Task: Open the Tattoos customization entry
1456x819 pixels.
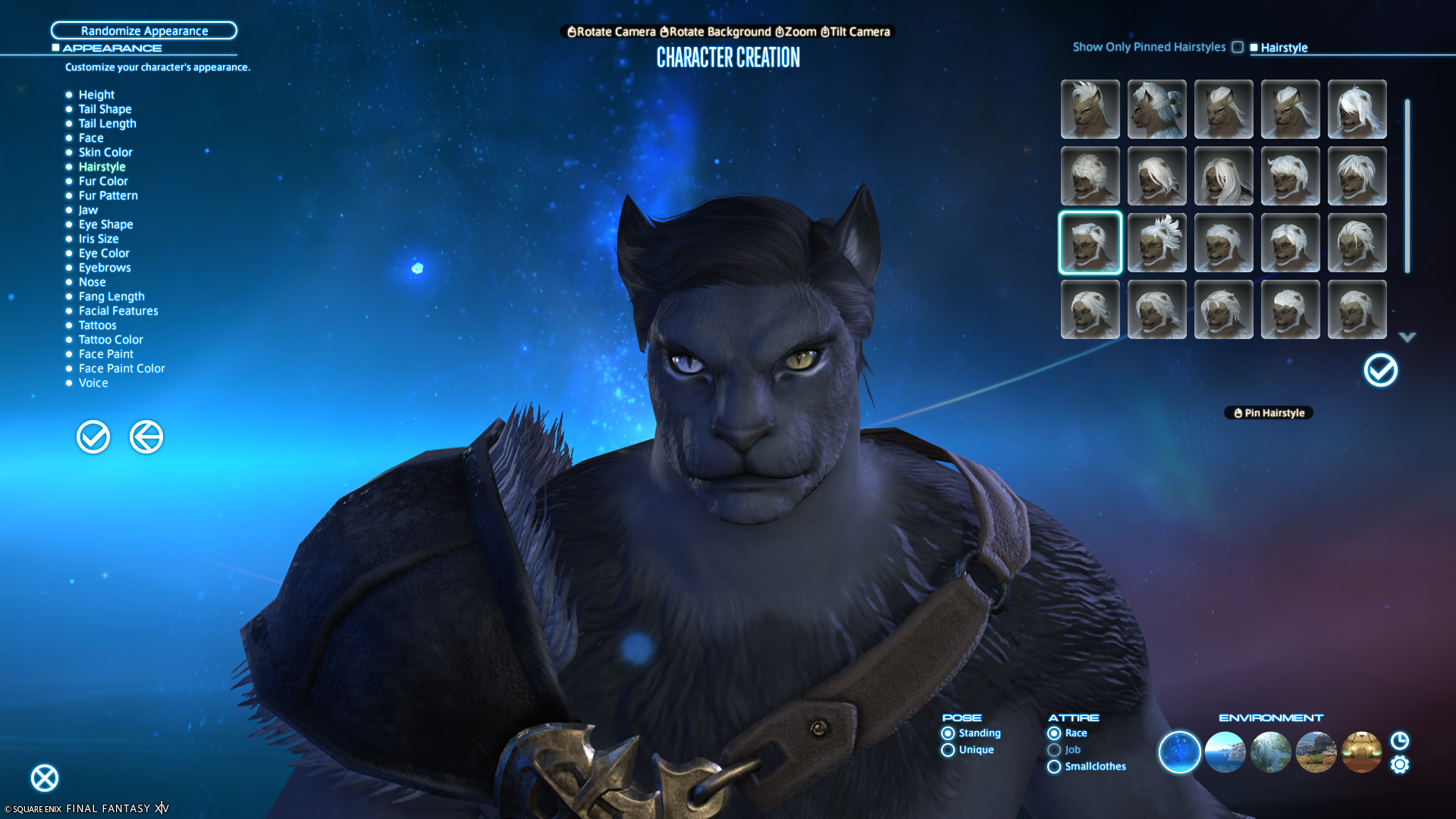Action: pyautogui.click(x=97, y=325)
